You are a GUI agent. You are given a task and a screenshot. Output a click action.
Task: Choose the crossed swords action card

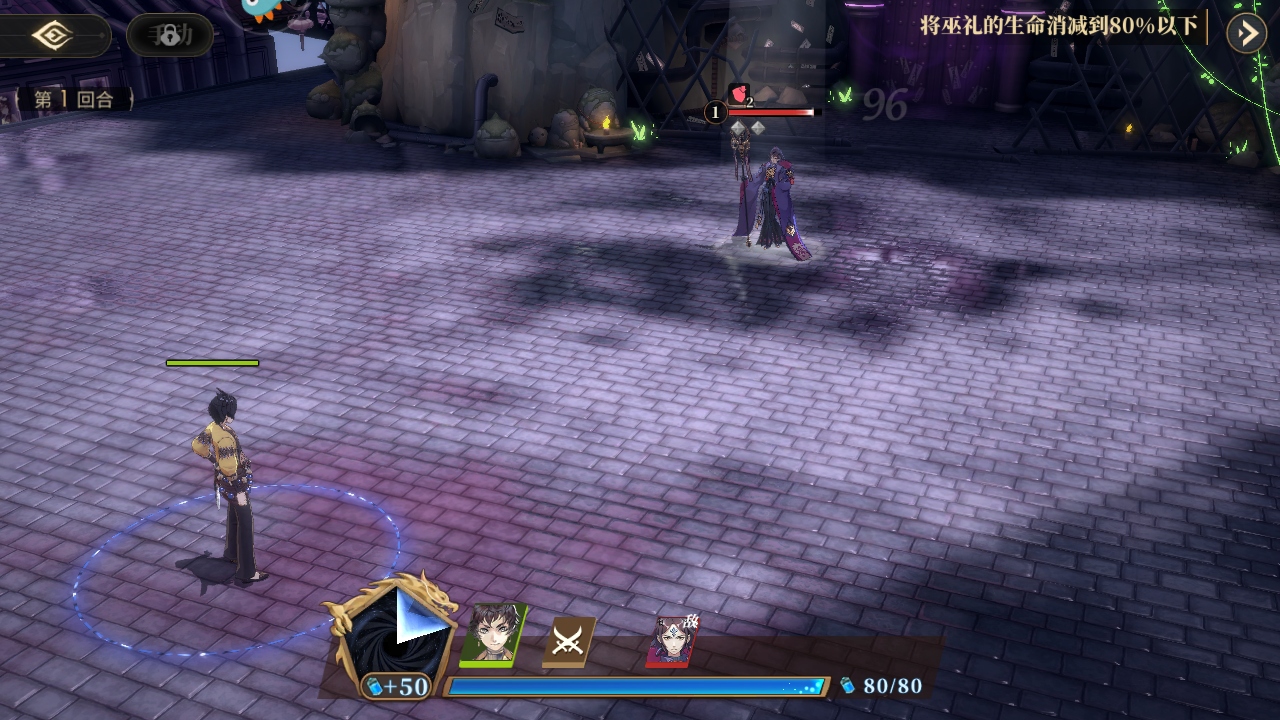coord(568,641)
